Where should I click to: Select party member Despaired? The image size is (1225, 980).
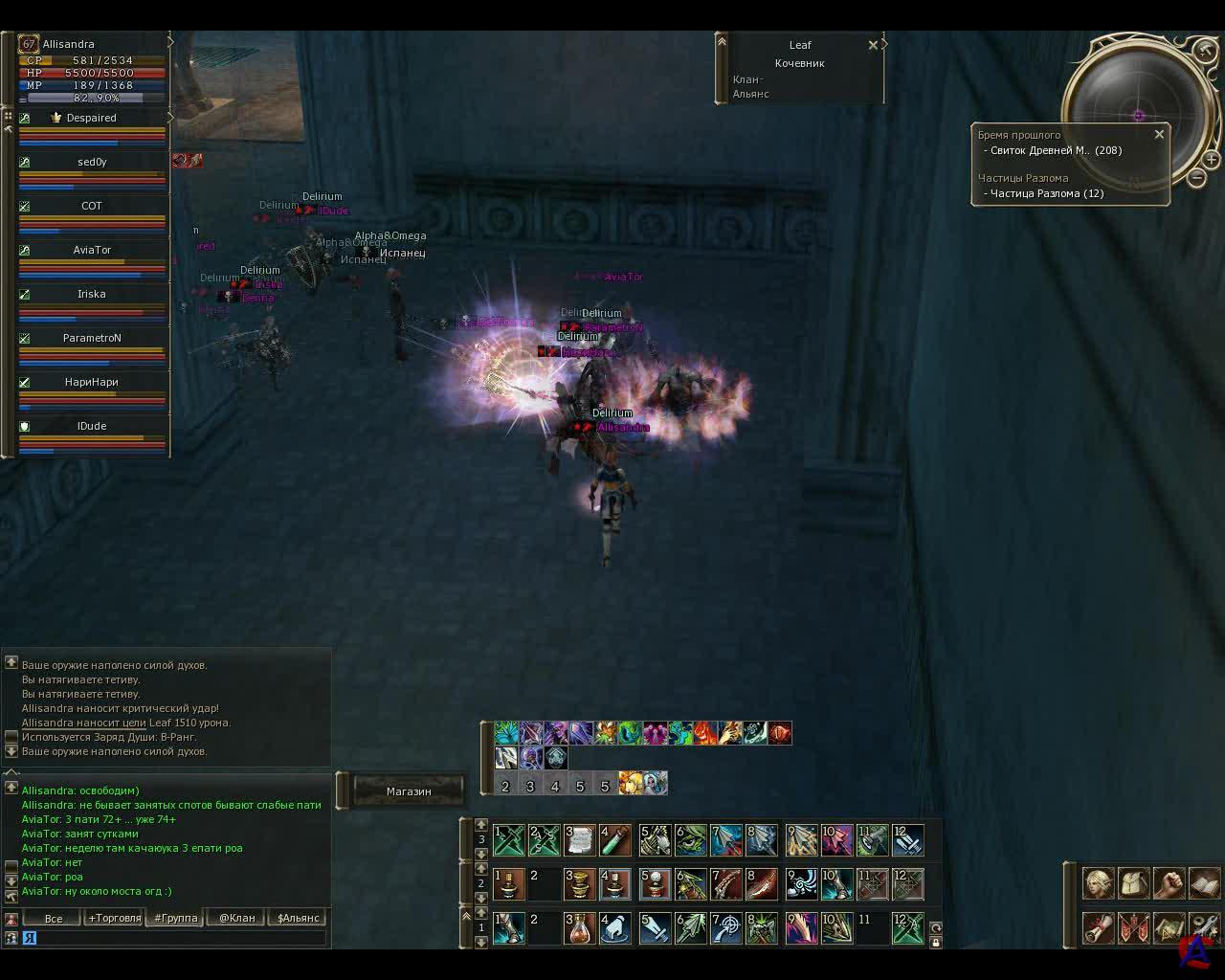[92, 118]
